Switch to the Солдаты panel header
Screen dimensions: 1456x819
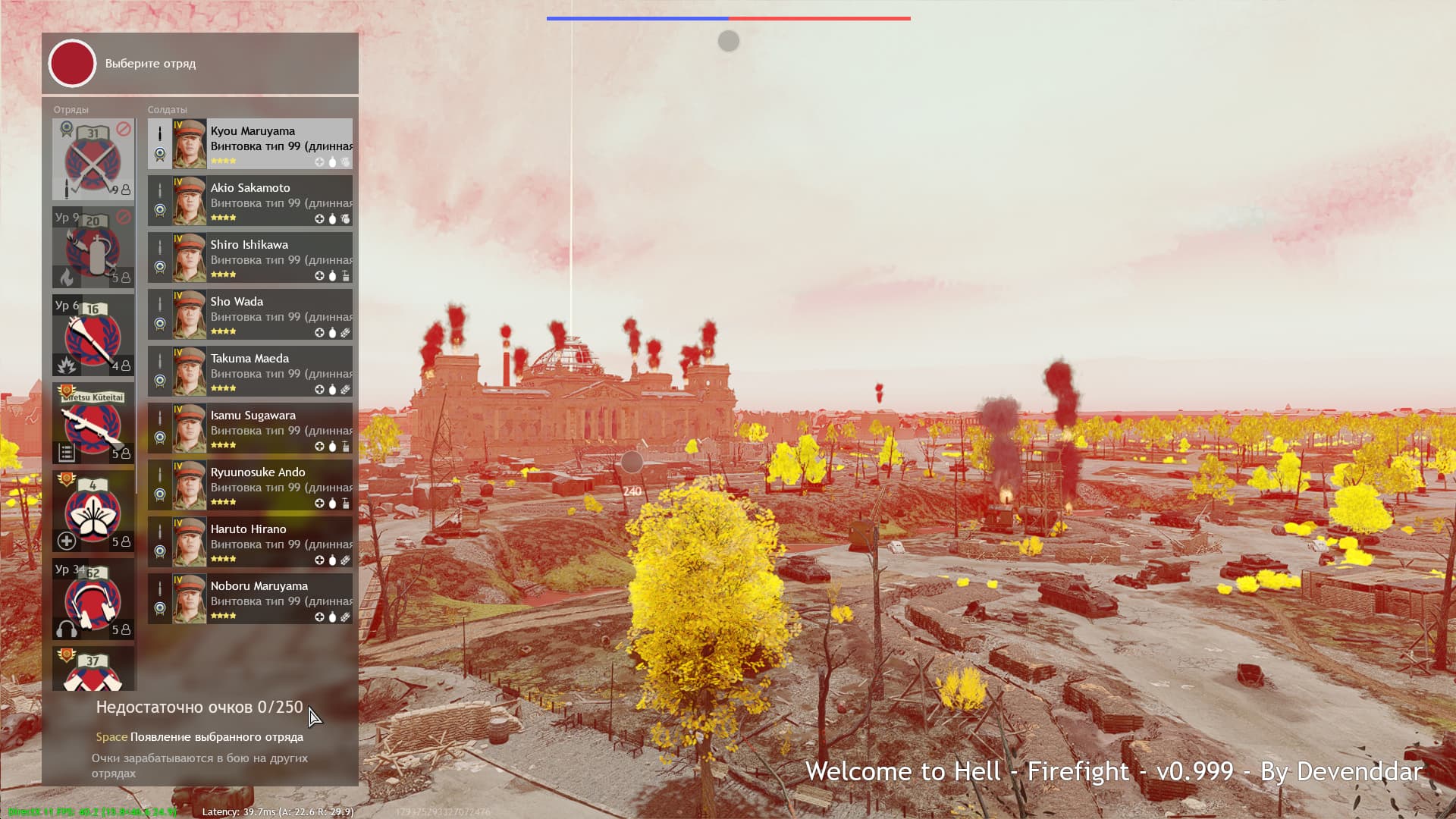pos(166,109)
